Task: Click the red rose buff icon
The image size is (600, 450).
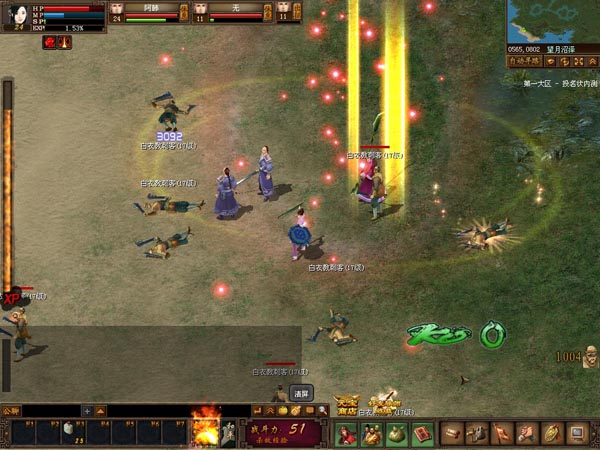Action: point(49,42)
